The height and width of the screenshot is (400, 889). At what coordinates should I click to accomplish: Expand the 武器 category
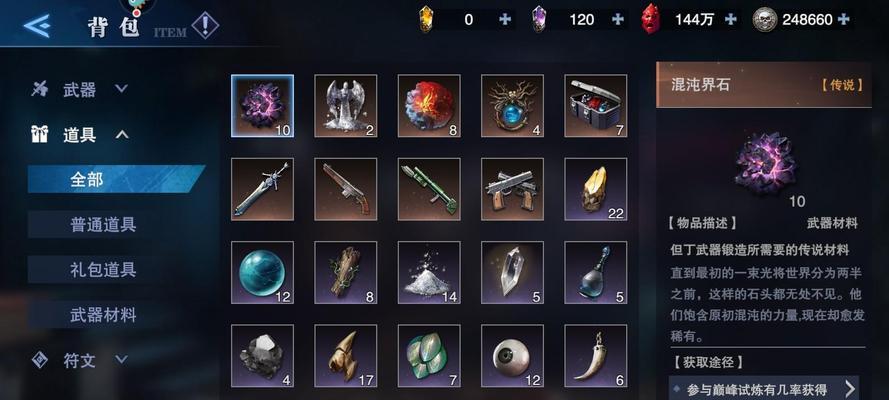click(x=80, y=89)
